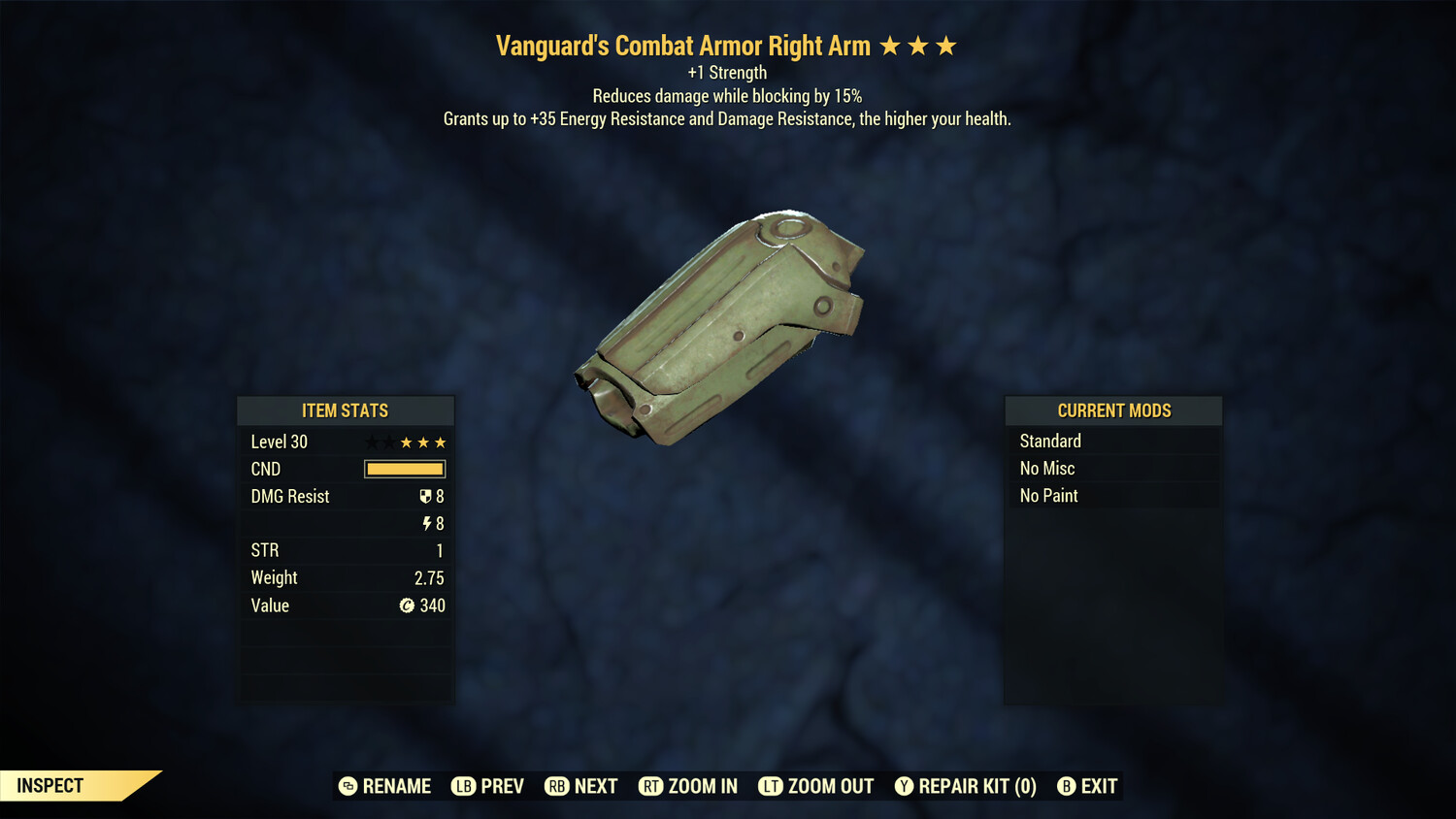This screenshot has width=1456, height=819.
Task: Toggle the third gold star beside the item title
Action: pos(946,45)
